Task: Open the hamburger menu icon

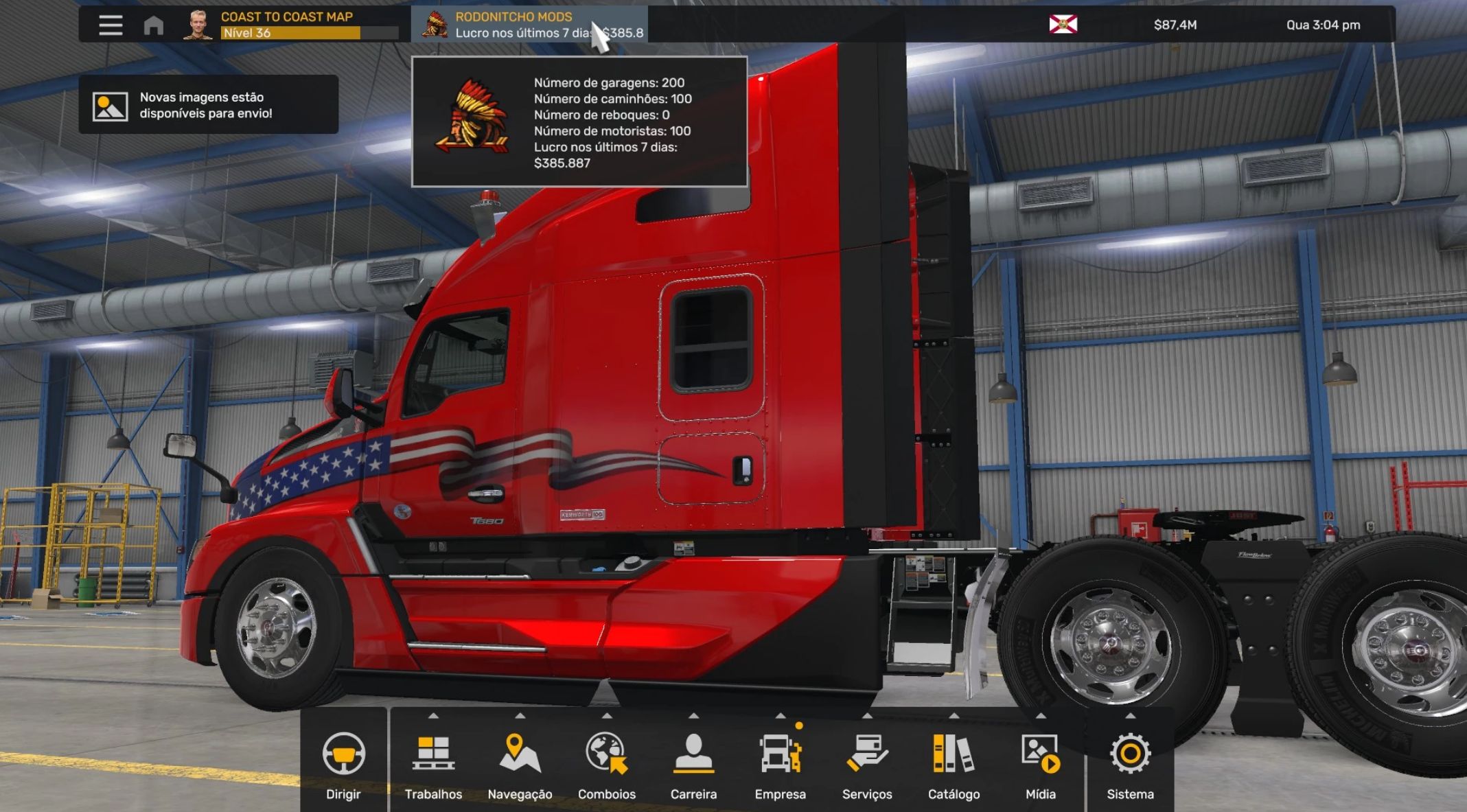Action: tap(111, 25)
